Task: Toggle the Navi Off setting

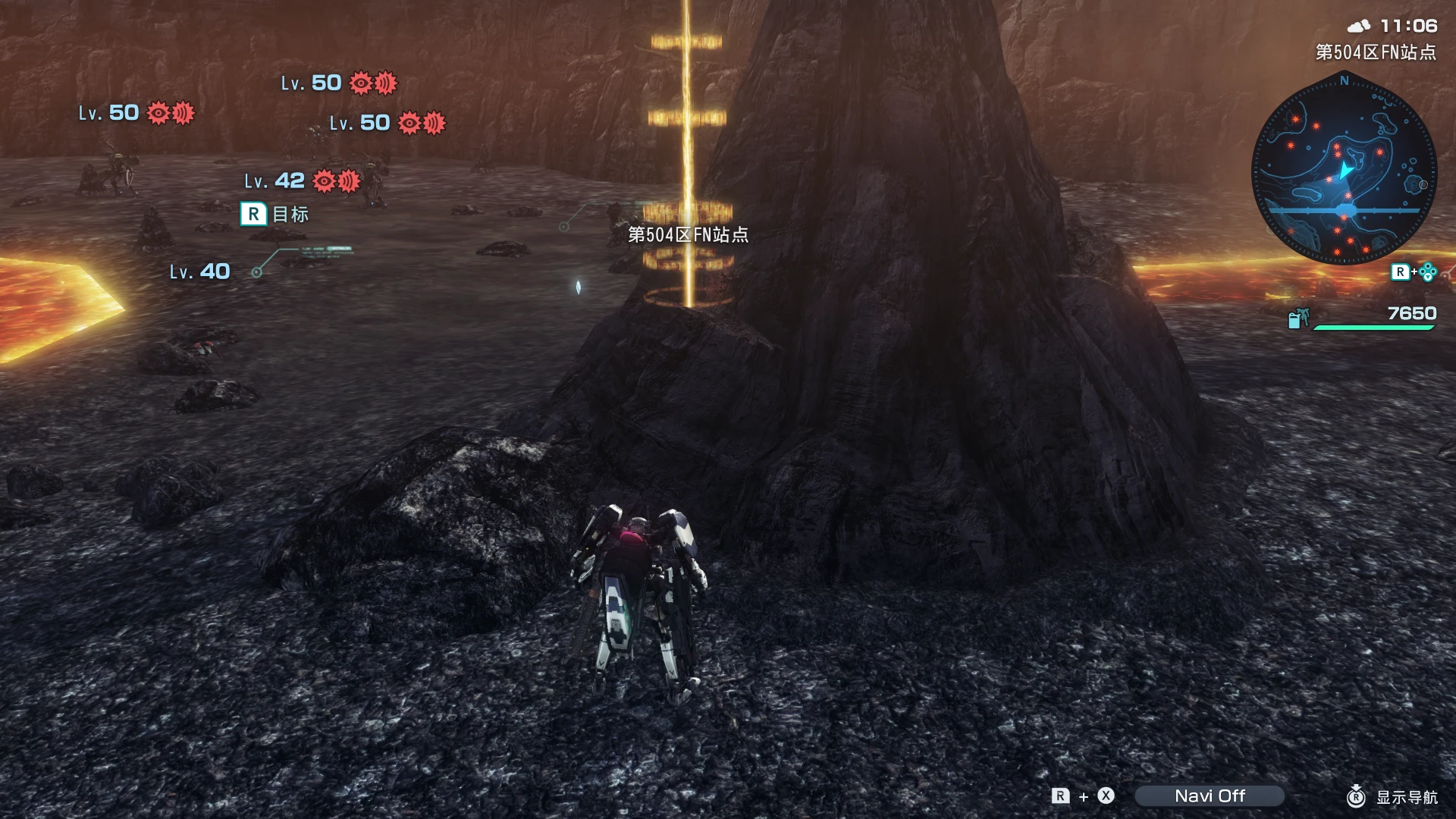Action: [1210, 796]
